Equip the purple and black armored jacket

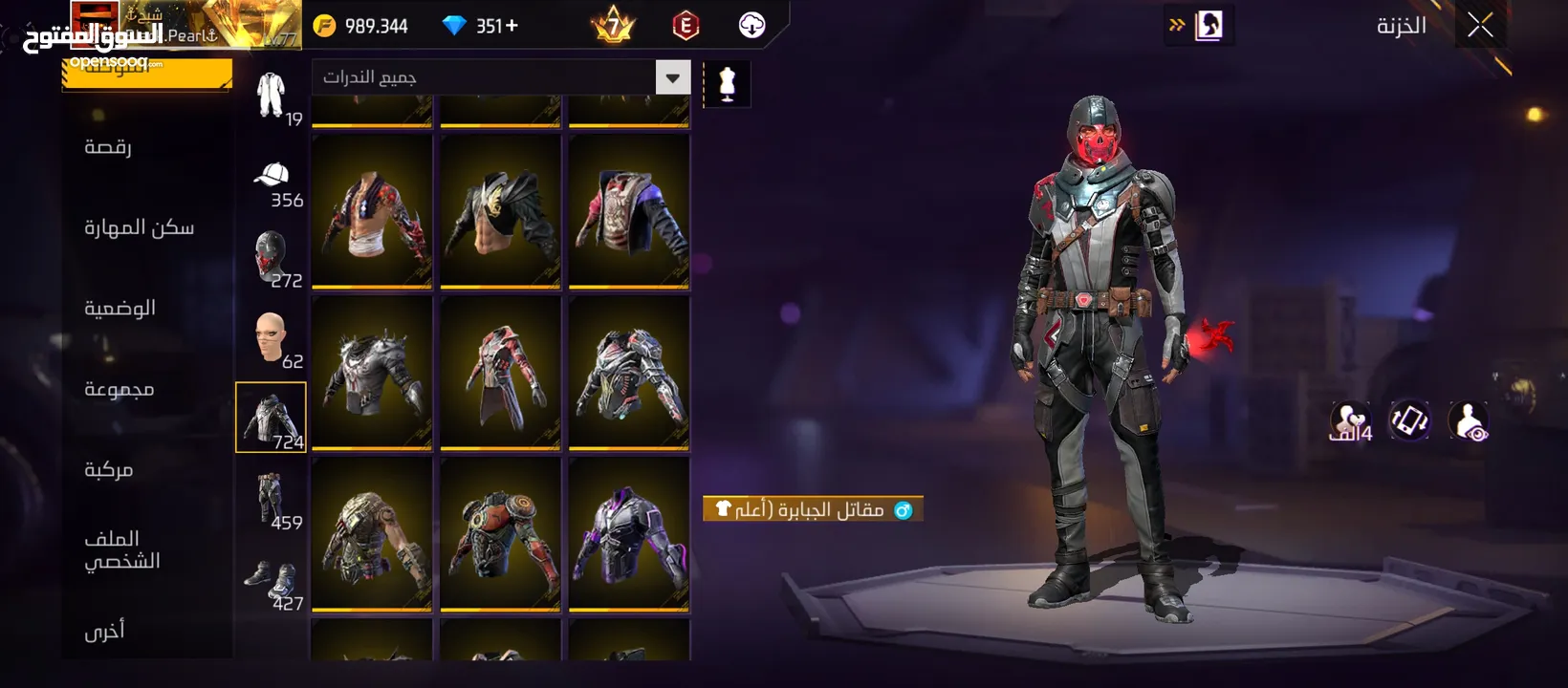[x=628, y=535]
